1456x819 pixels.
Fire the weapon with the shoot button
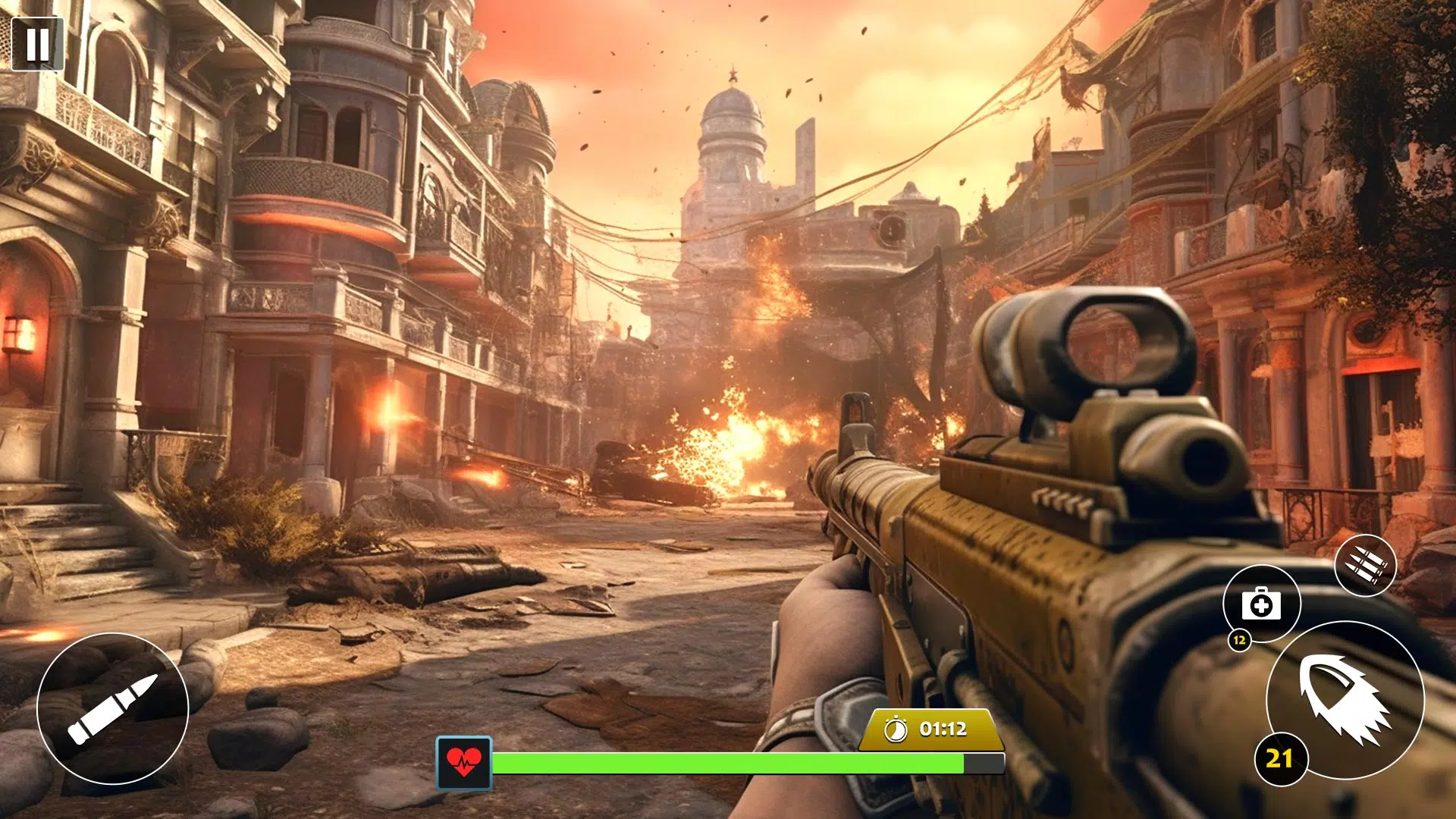pos(1345,699)
